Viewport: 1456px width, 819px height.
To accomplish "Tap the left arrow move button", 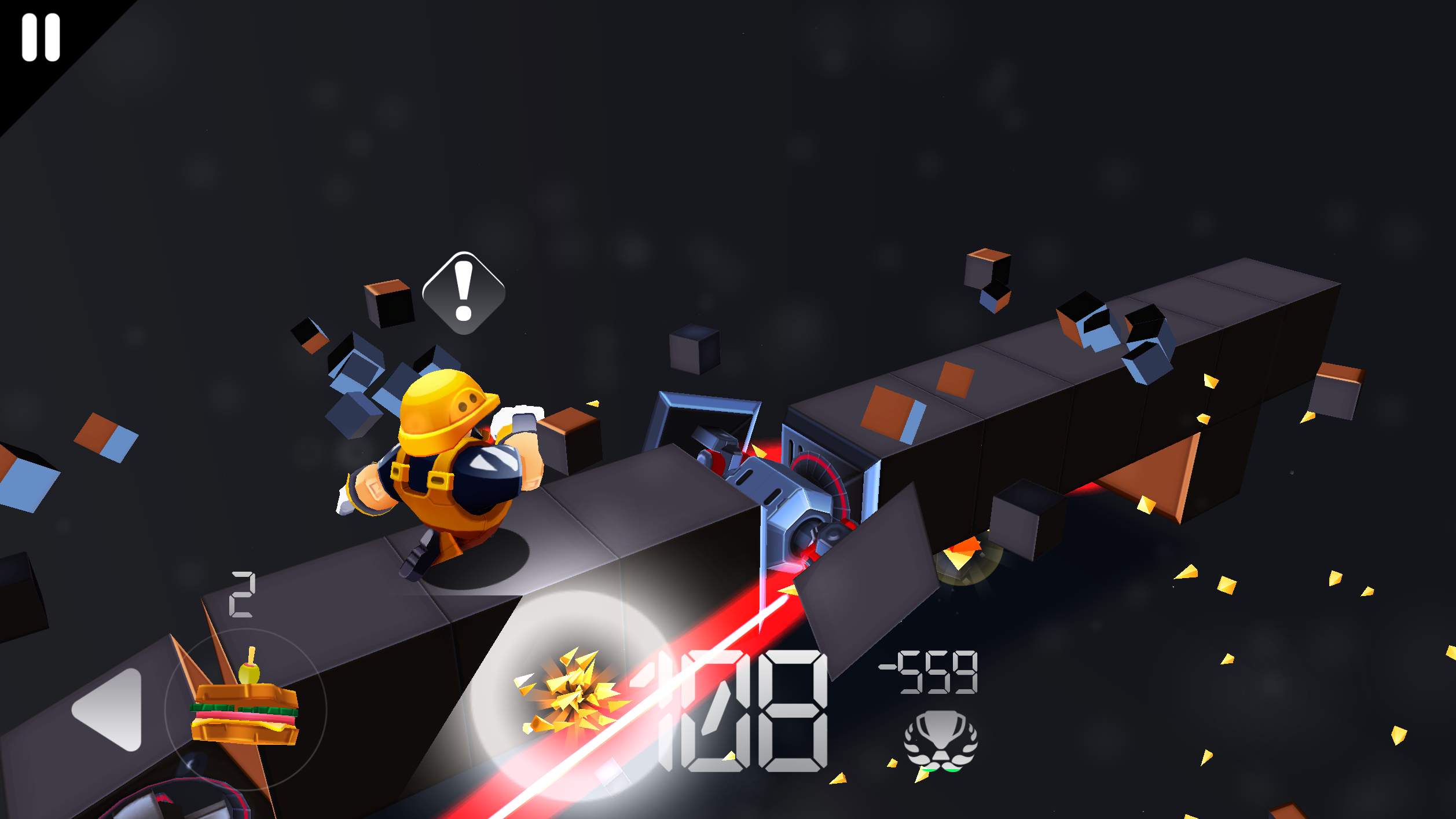I will [x=110, y=710].
